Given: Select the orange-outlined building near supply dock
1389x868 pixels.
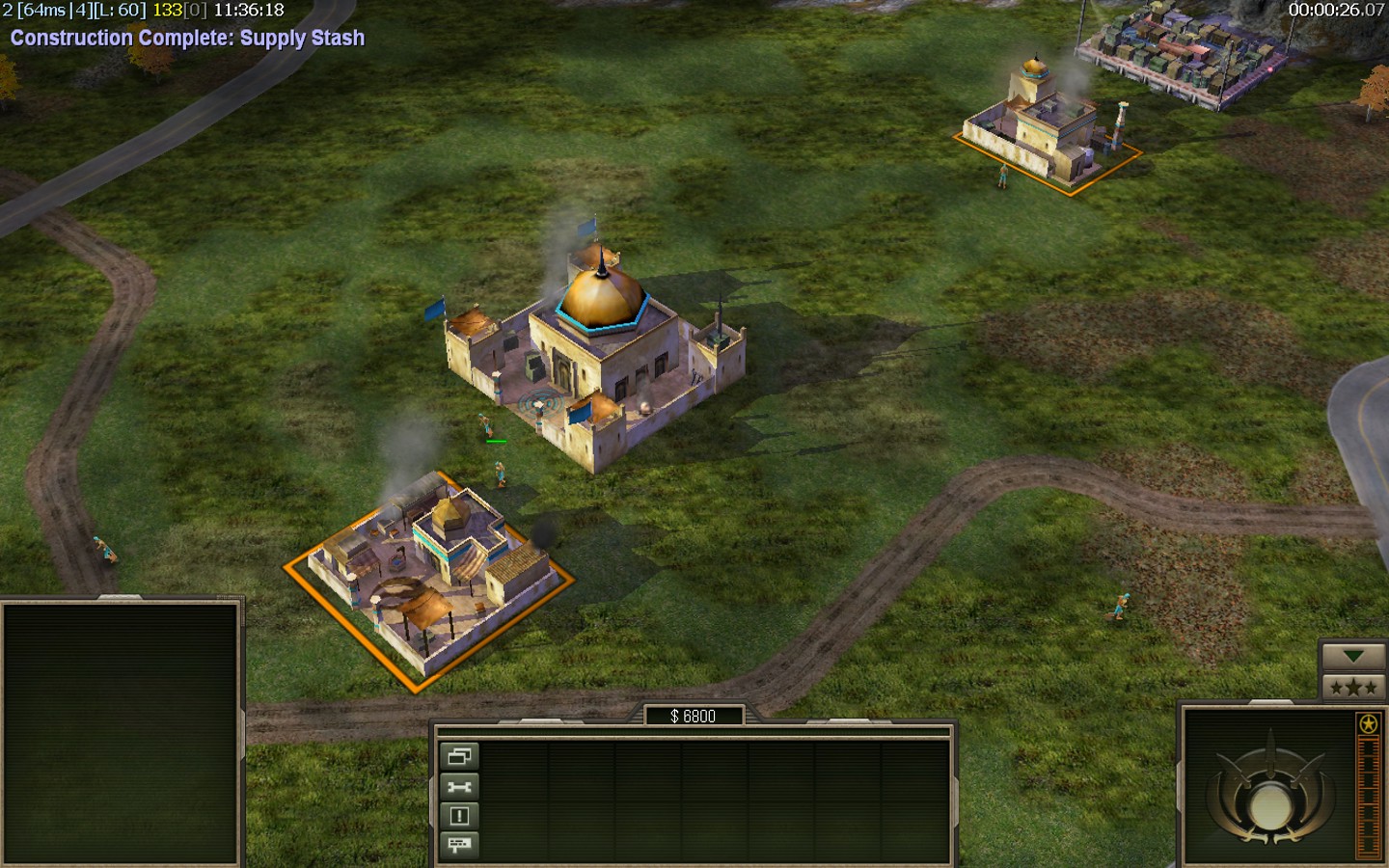Looking at the screenshot, I should [x=1044, y=132].
